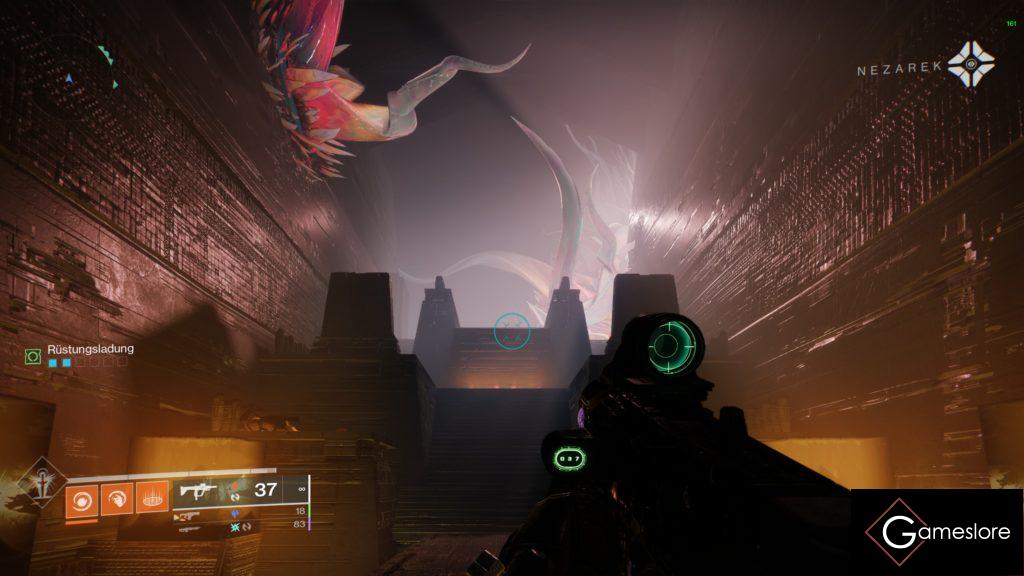Trigger the melee ability icon
Image resolution: width=1024 pixels, height=576 pixels.
115,498
